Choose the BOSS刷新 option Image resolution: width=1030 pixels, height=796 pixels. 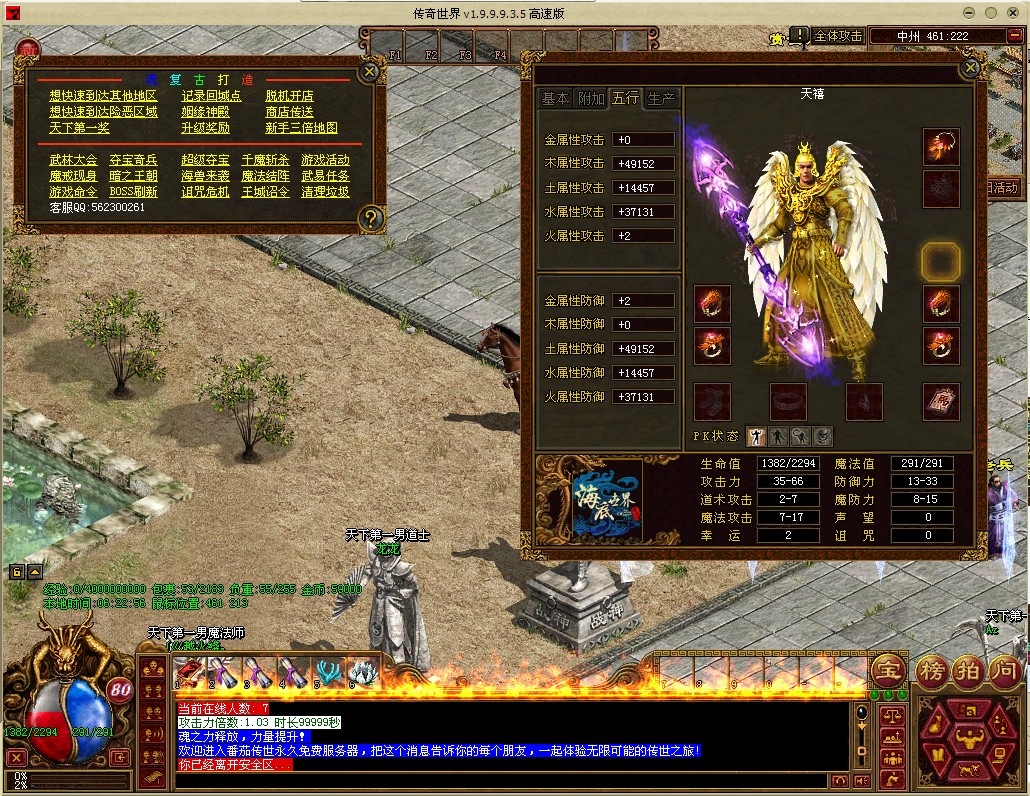[133, 192]
